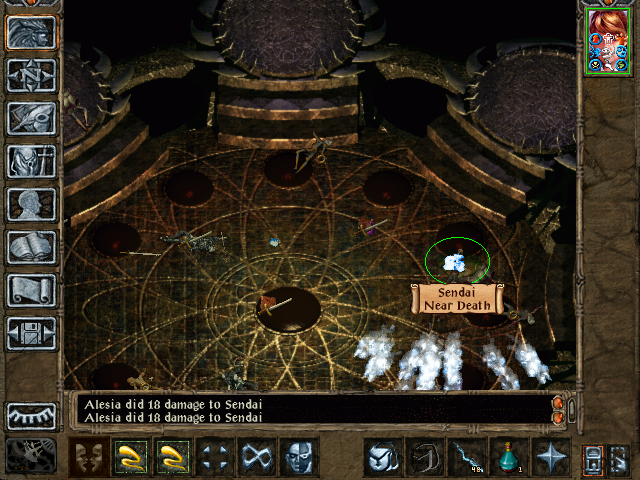
Task: Activate the four-arrows action icon
Action: [x=215, y=457]
